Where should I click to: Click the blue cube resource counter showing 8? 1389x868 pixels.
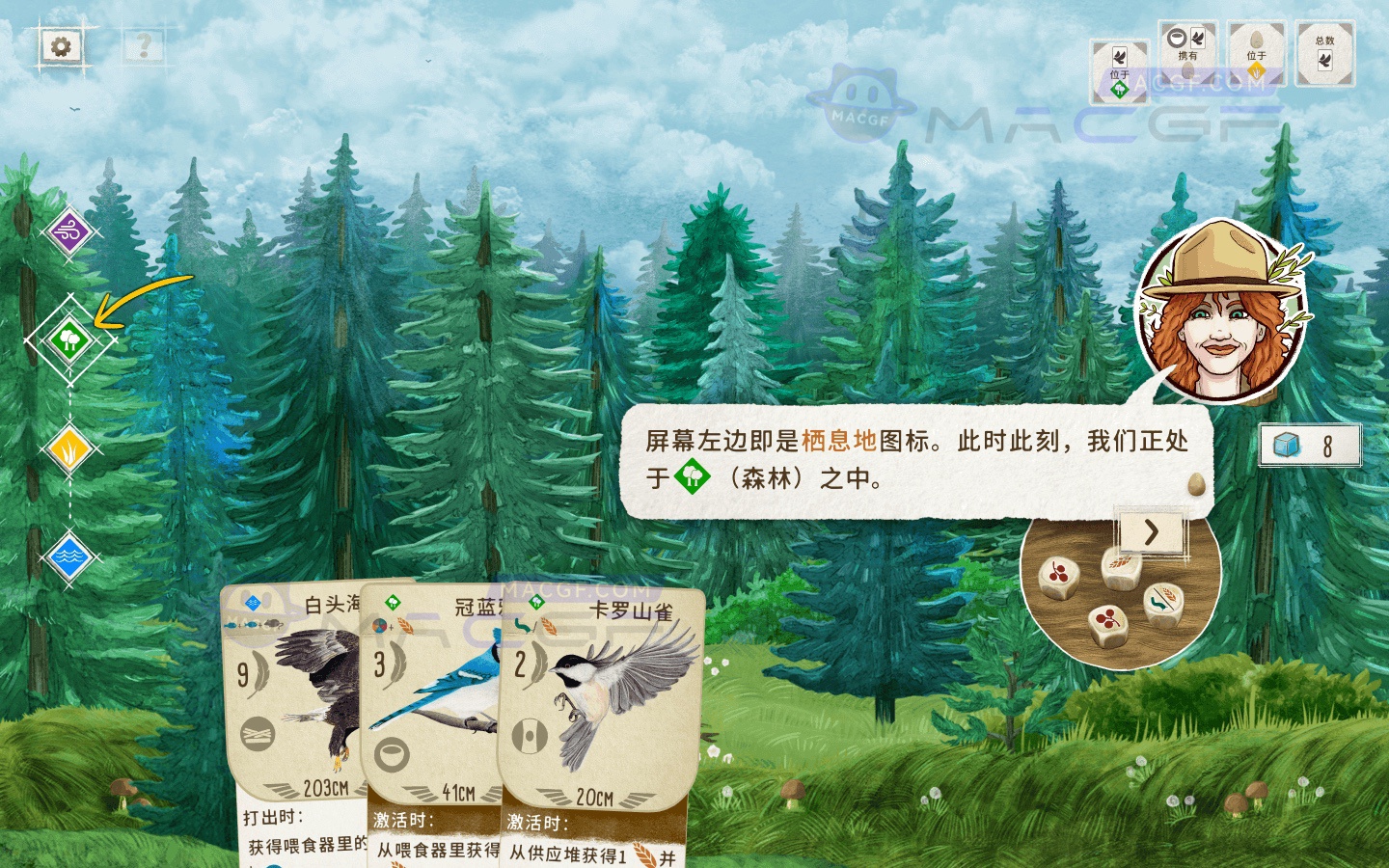click(1309, 445)
